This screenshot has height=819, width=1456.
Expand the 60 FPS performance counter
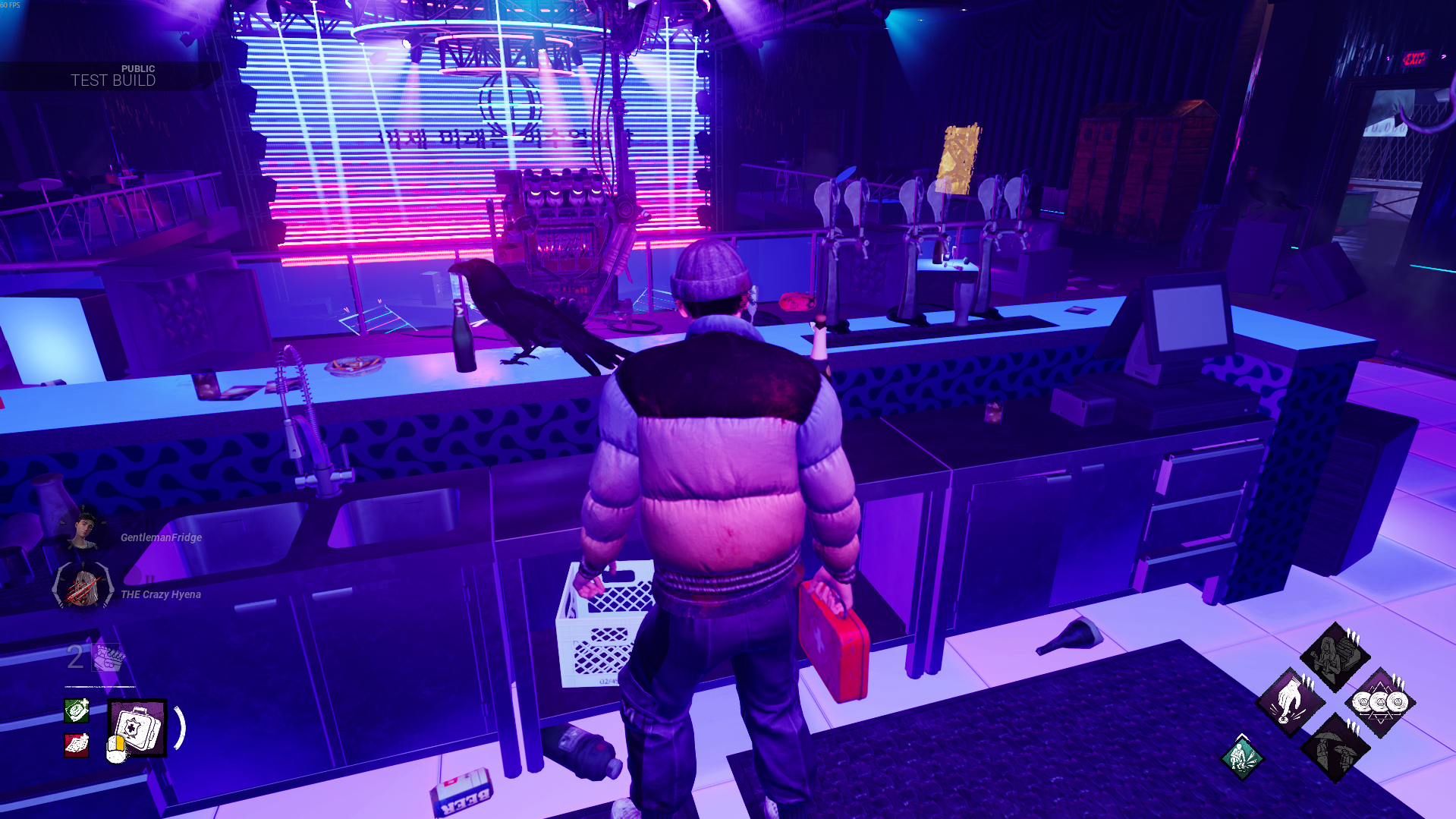[x=11, y=6]
